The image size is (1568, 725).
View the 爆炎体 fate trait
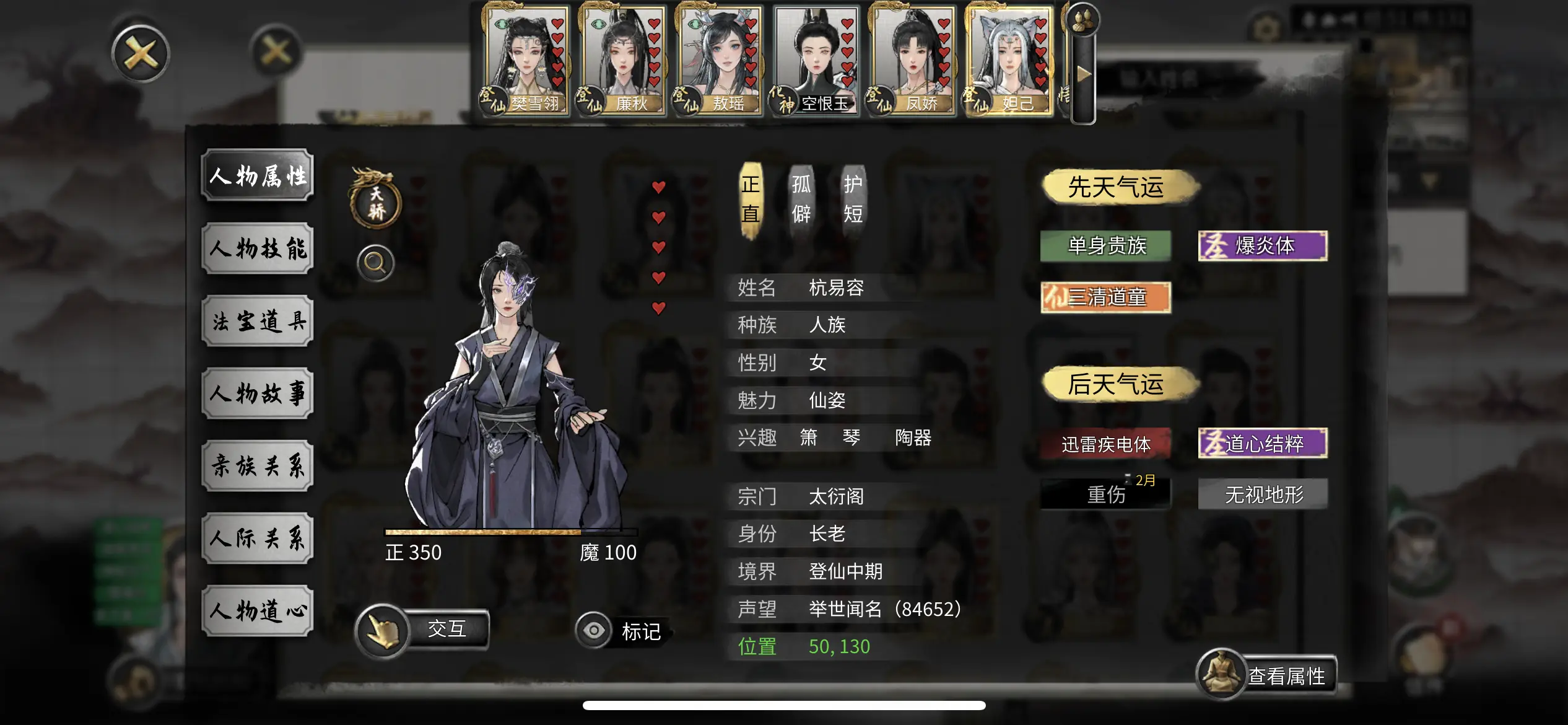coord(1263,246)
